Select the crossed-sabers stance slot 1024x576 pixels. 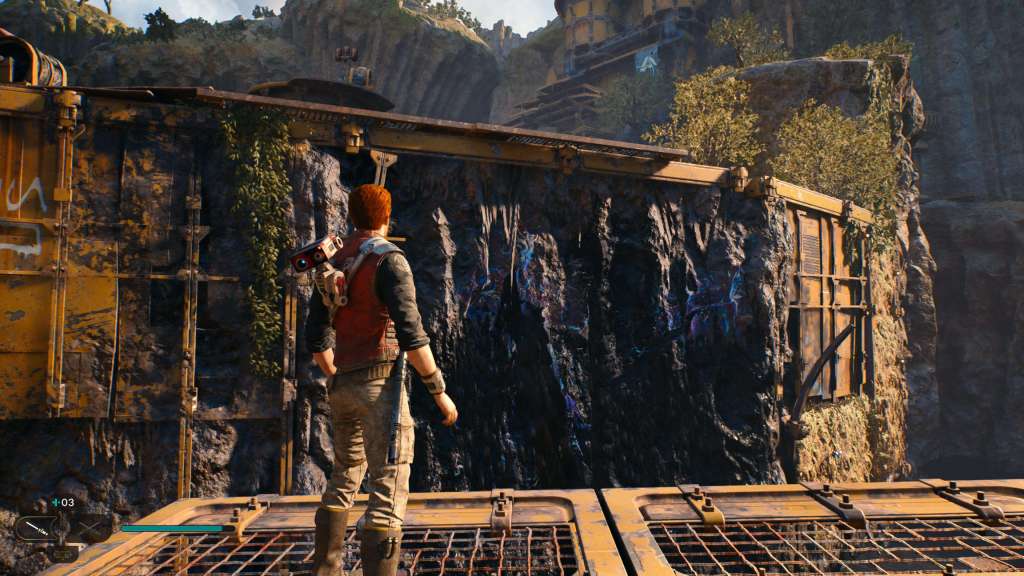click(x=88, y=528)
